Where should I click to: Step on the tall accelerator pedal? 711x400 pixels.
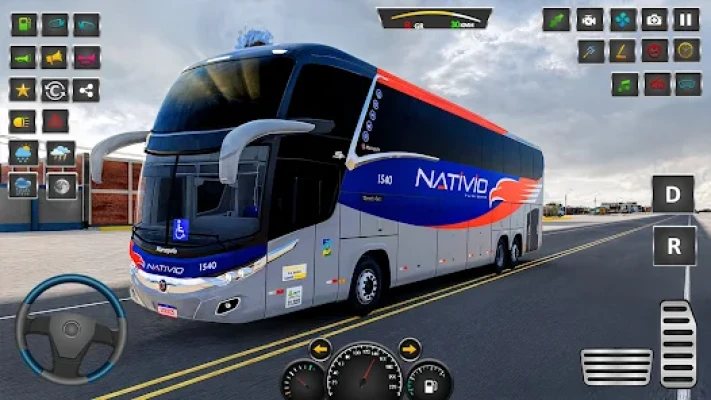coord(678,342)
